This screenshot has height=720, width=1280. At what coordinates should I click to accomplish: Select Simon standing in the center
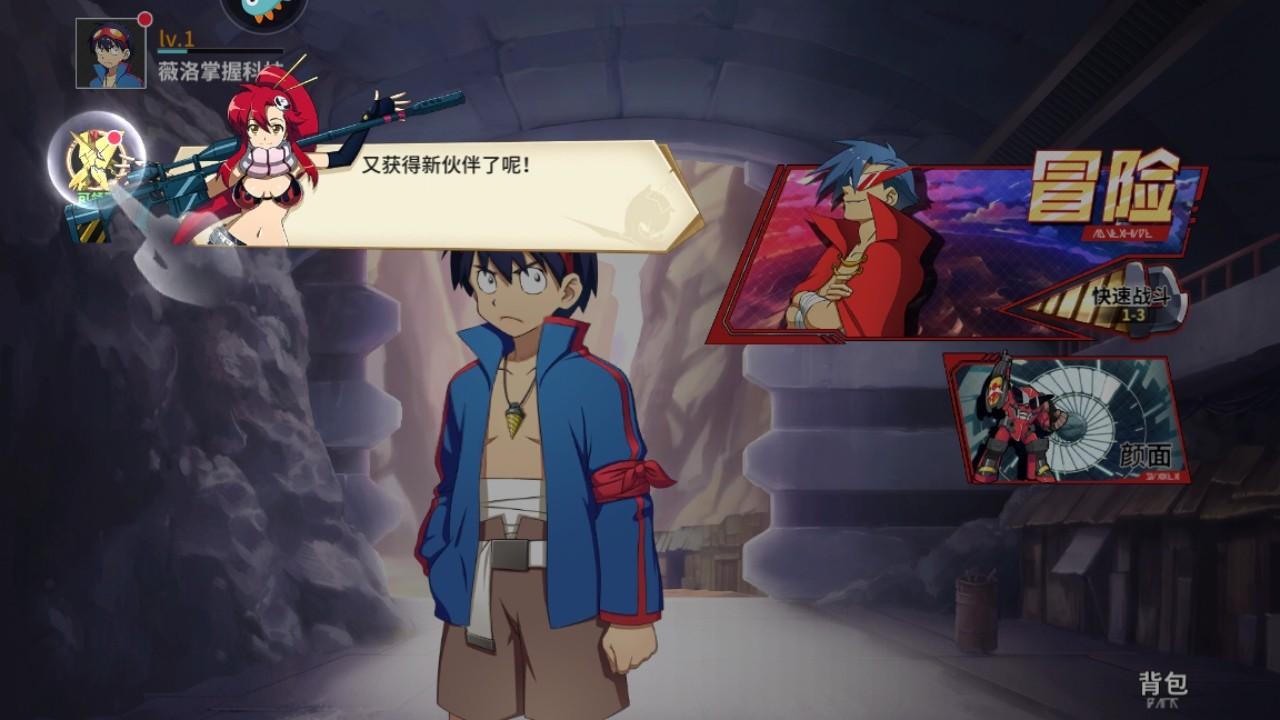coord(520,450)
